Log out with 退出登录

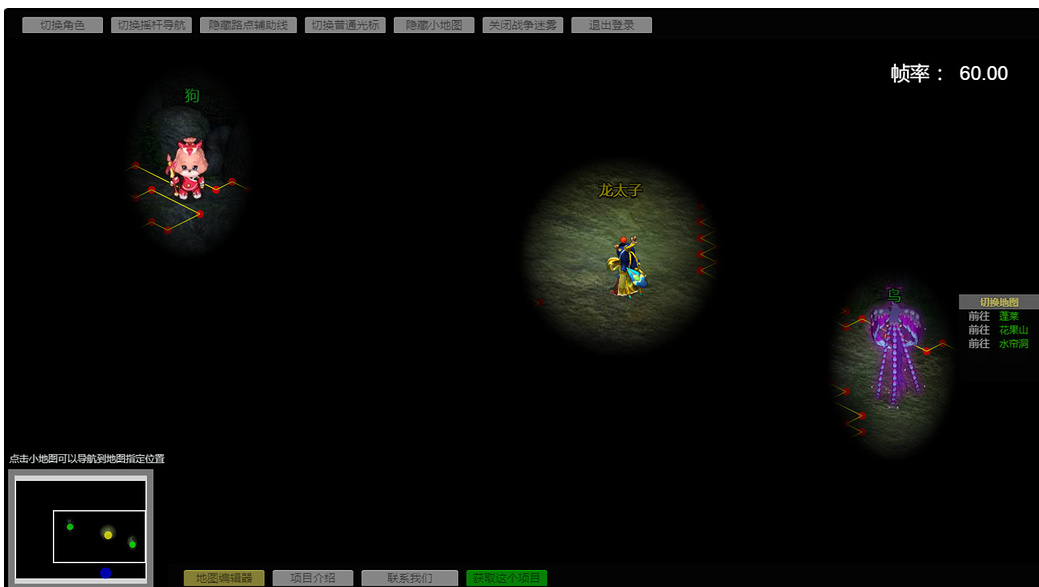pyautogui.click(x=611, y=25)
